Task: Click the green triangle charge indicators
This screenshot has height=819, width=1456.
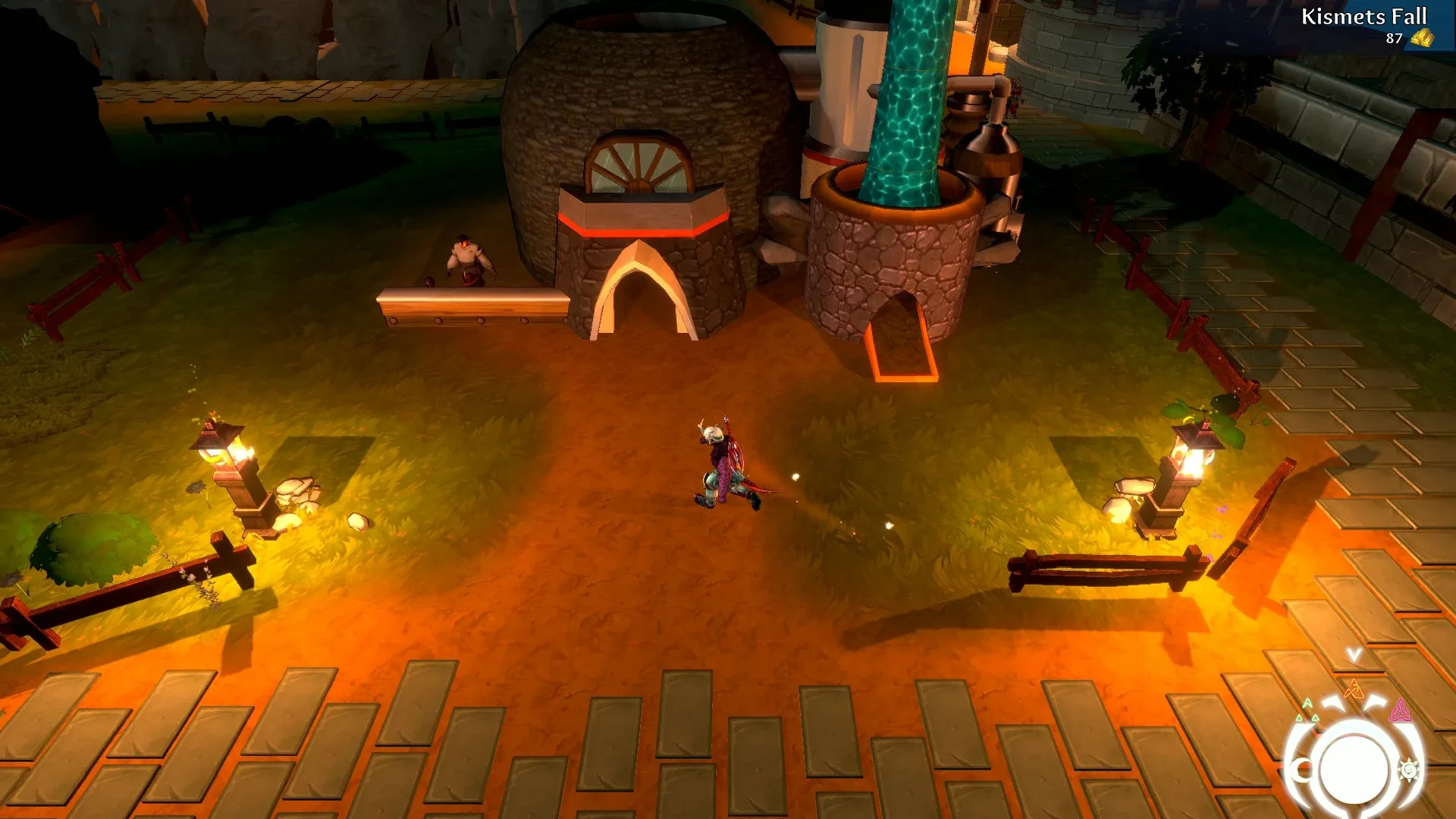Action: coord(1307,709)
